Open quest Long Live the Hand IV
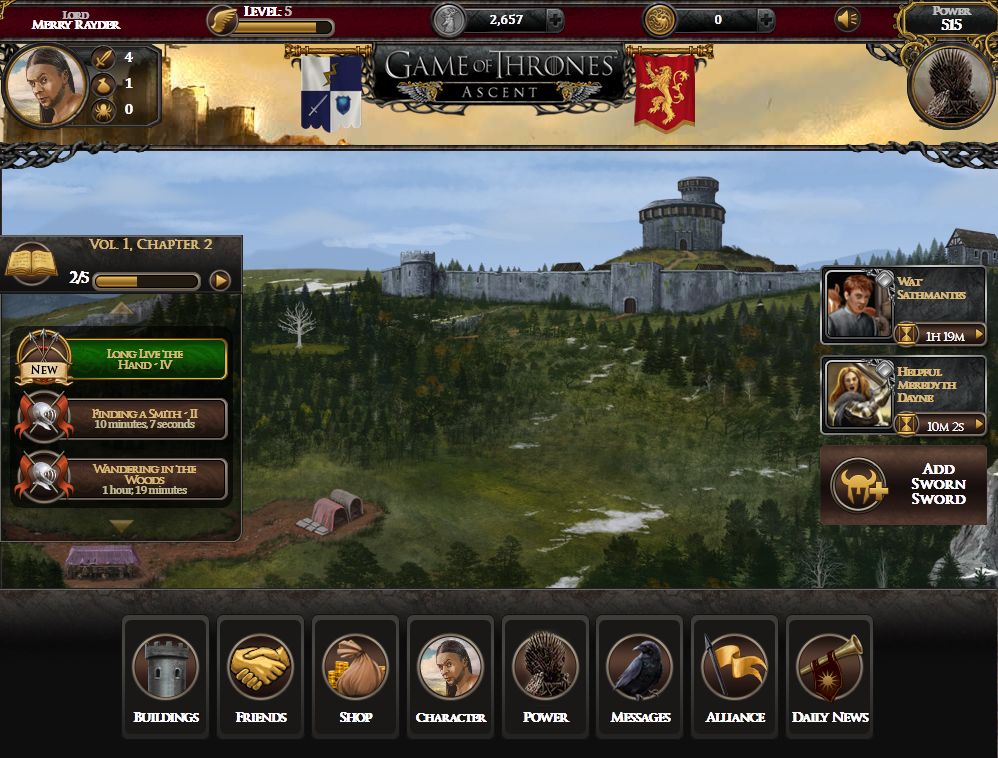This screenshot has height=758, width=998. point(145,360)
